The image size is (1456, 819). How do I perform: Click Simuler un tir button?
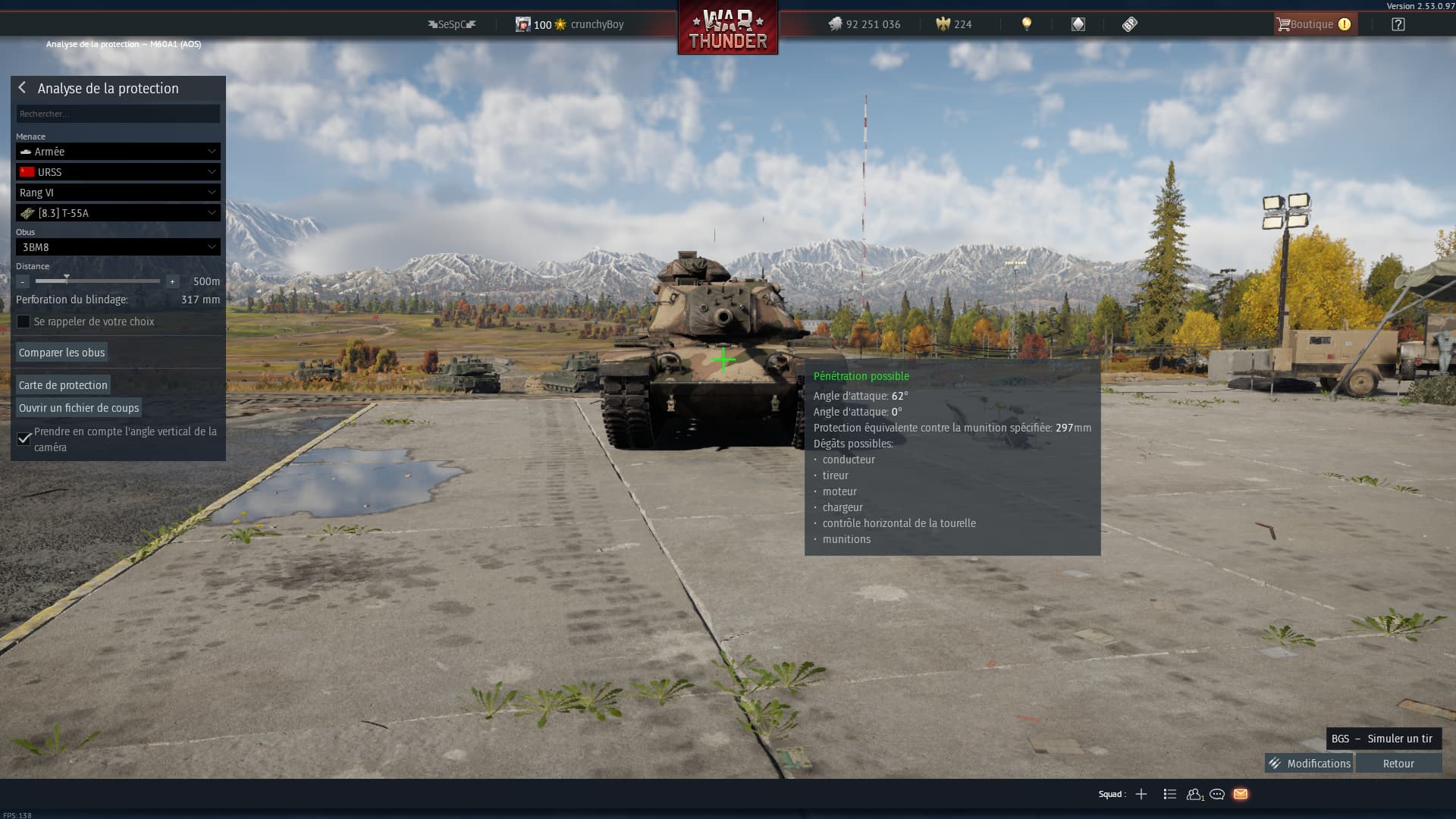[x=1383, y=739]
